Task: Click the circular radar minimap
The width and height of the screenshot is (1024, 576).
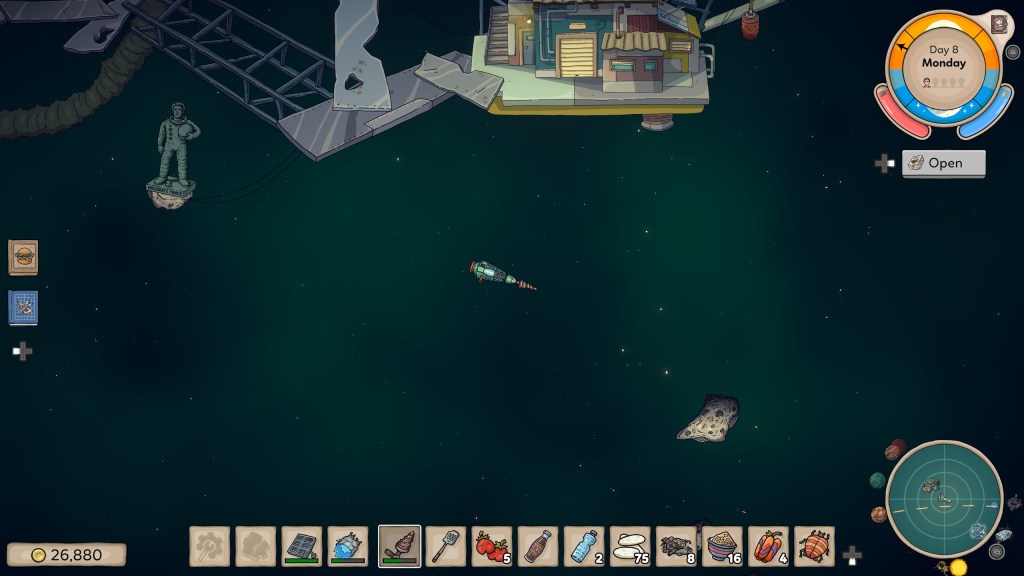Action: [x=944, y=498]
